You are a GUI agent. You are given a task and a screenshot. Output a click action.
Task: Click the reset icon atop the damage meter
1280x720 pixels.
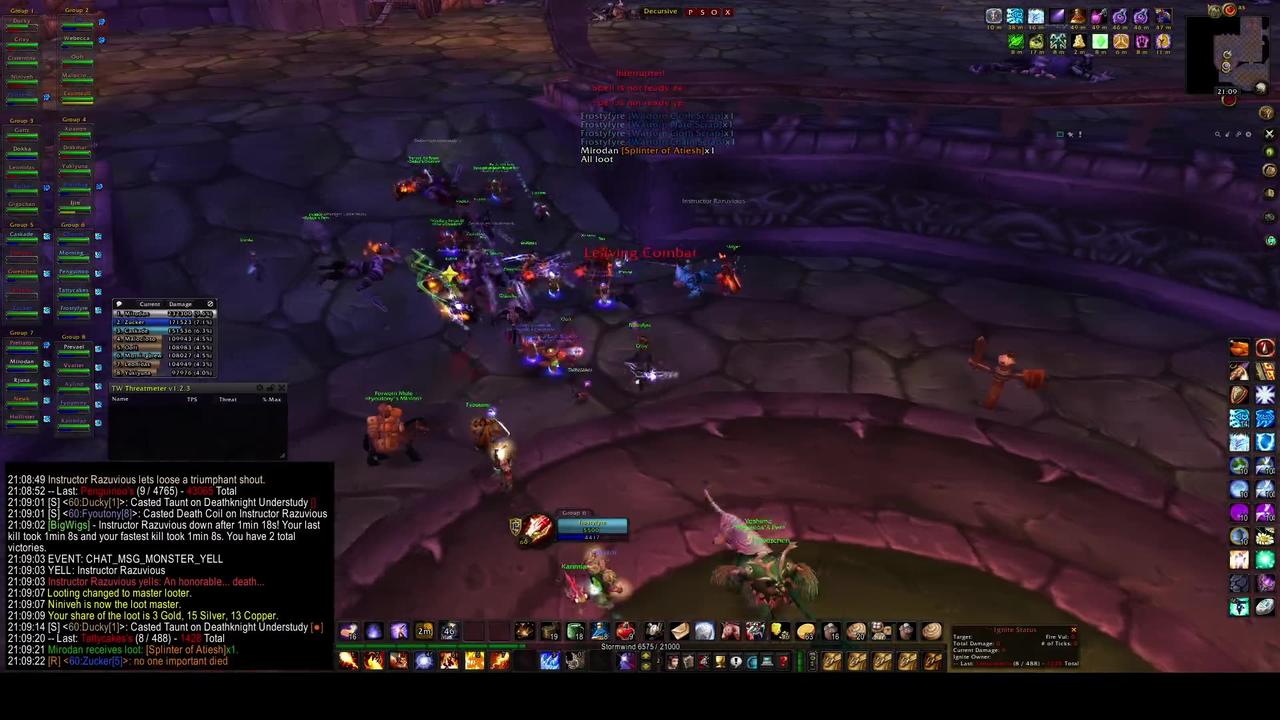(x=210, y=304)
